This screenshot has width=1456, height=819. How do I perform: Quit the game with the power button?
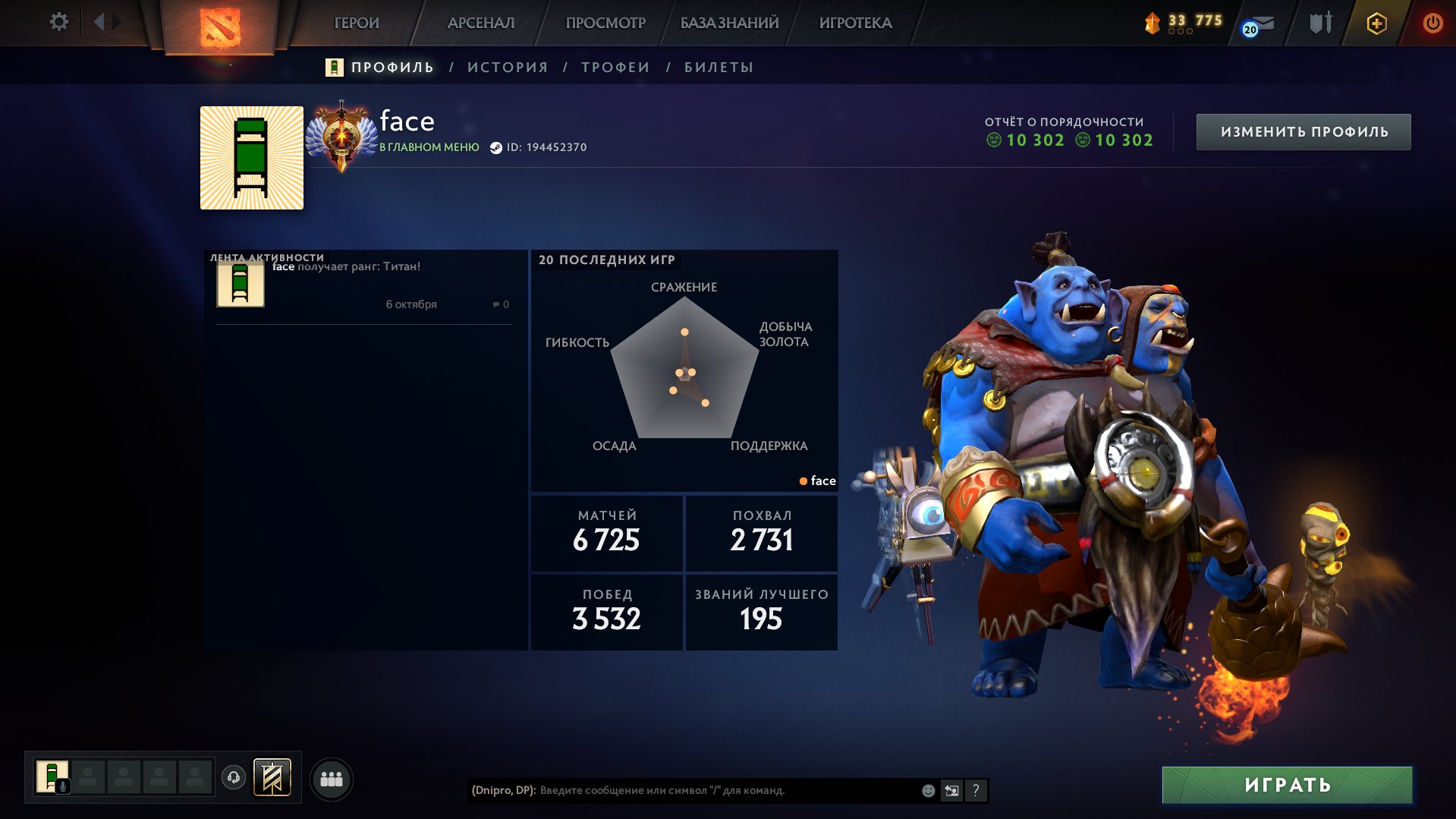(1432, 23)
